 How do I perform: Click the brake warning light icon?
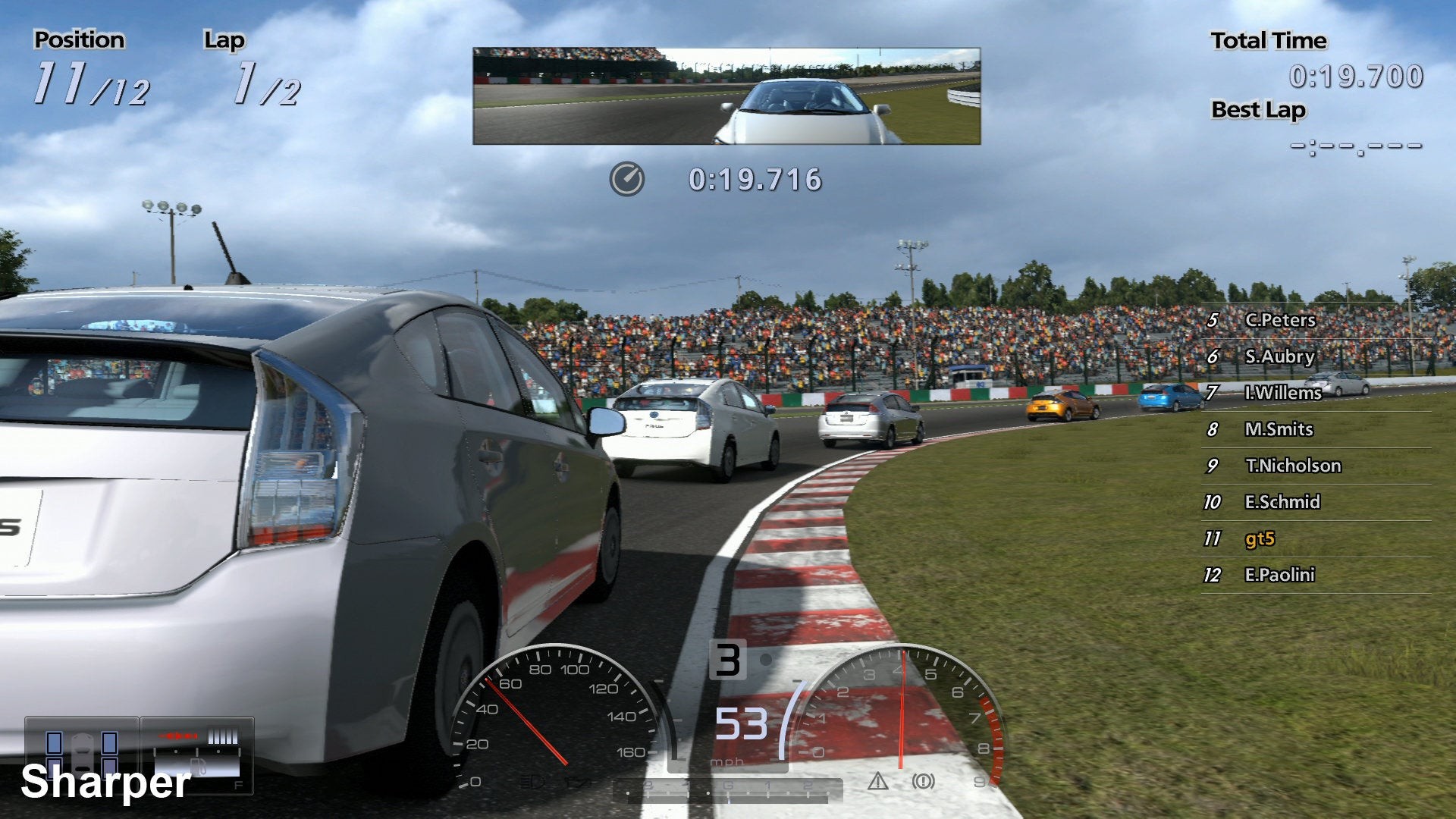[923, 781]
